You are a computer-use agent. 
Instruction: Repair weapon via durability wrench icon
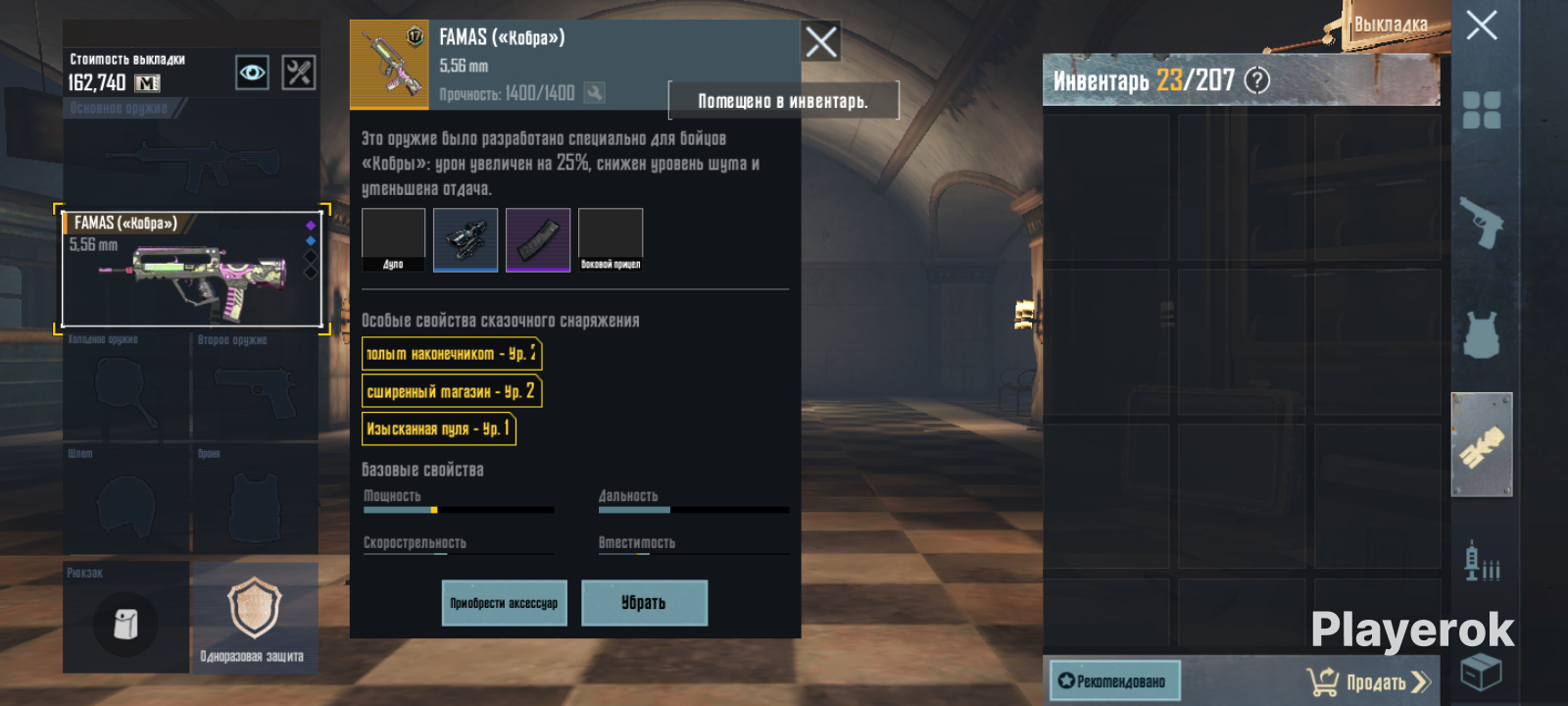click(x=594, y=93)
